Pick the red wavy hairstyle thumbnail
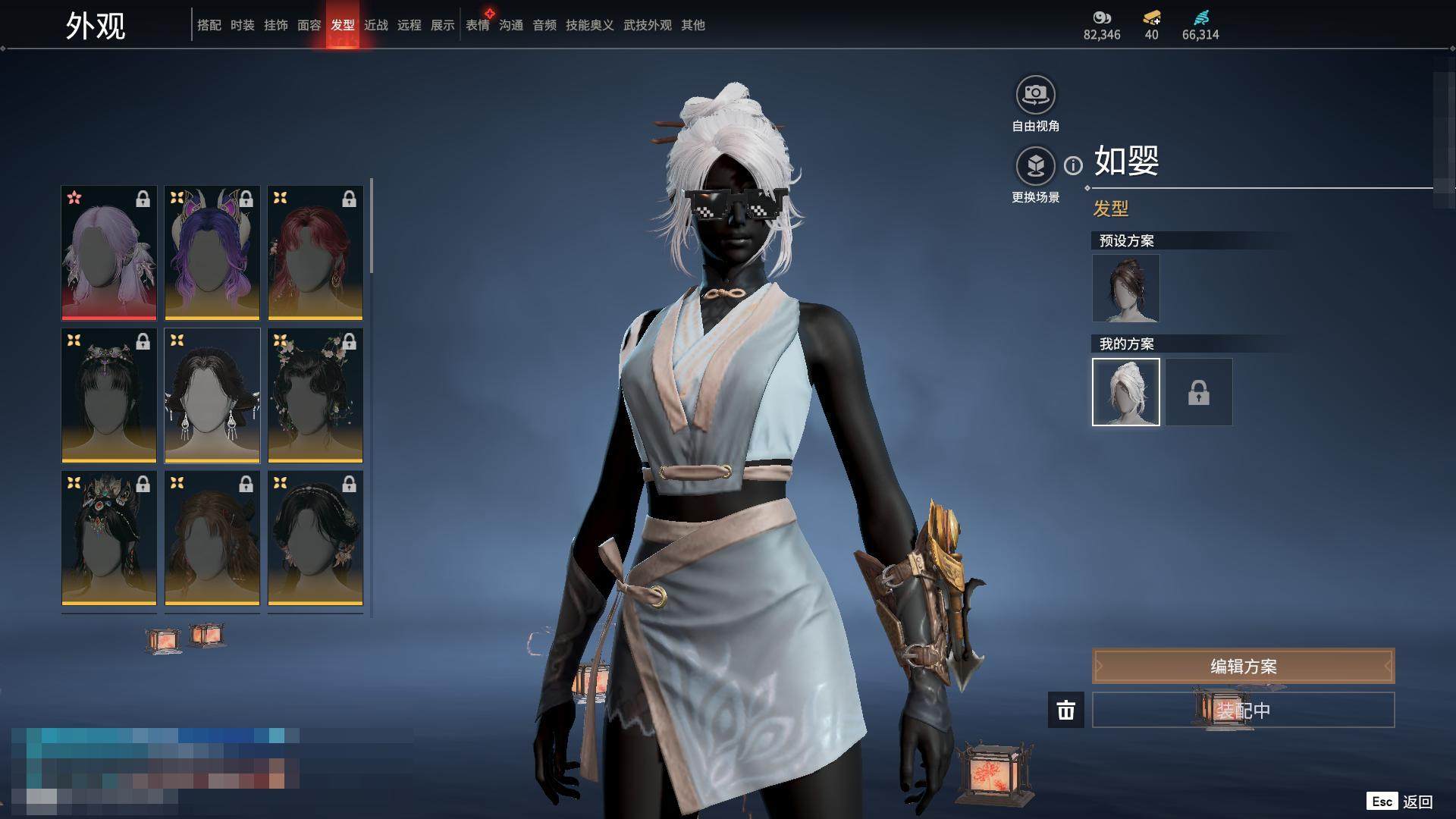Image resolution: width=1456 pixels, height=819 pixels. tap(315, 253)
